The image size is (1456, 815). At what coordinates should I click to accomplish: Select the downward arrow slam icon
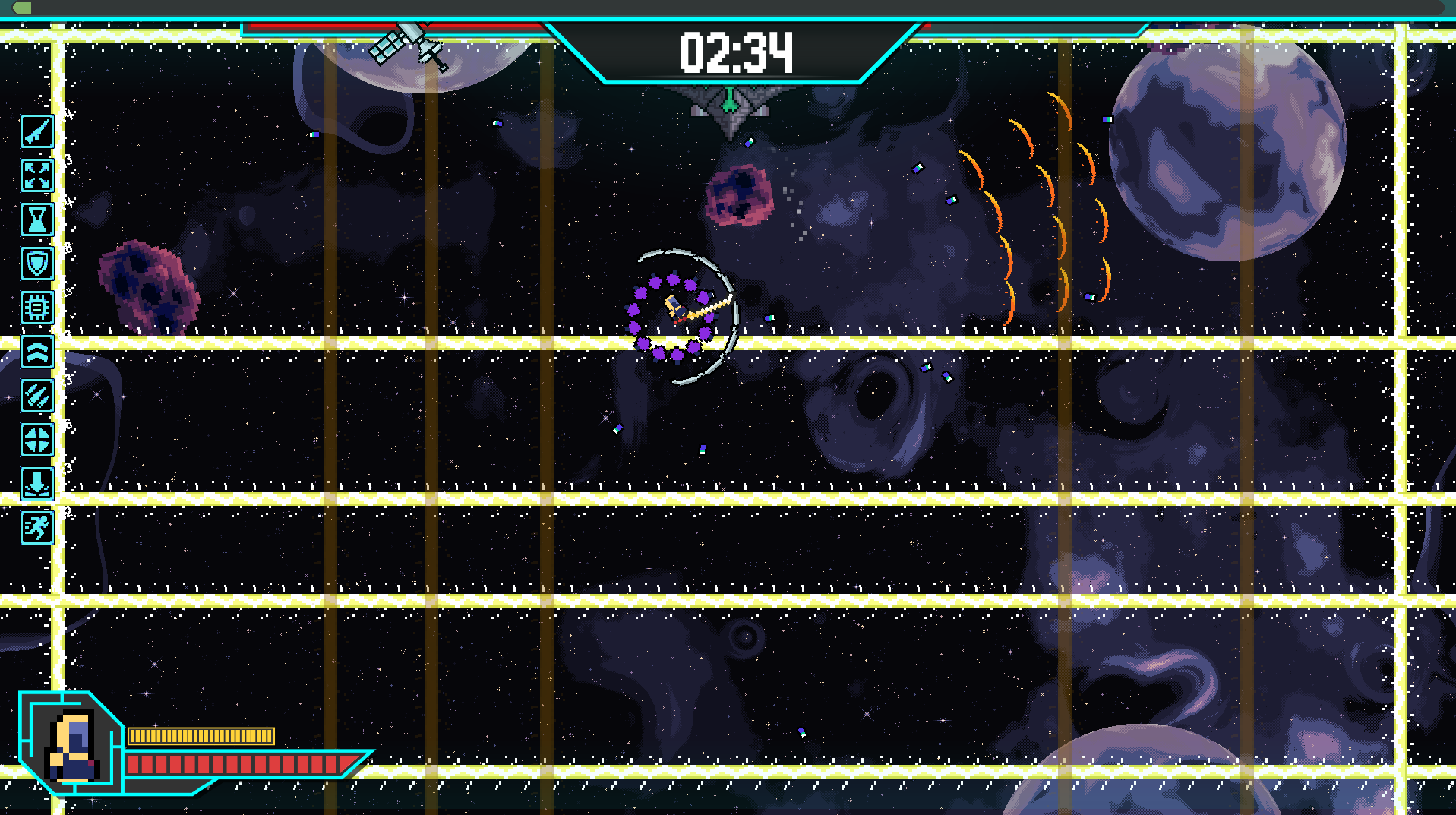coord(36,484)
